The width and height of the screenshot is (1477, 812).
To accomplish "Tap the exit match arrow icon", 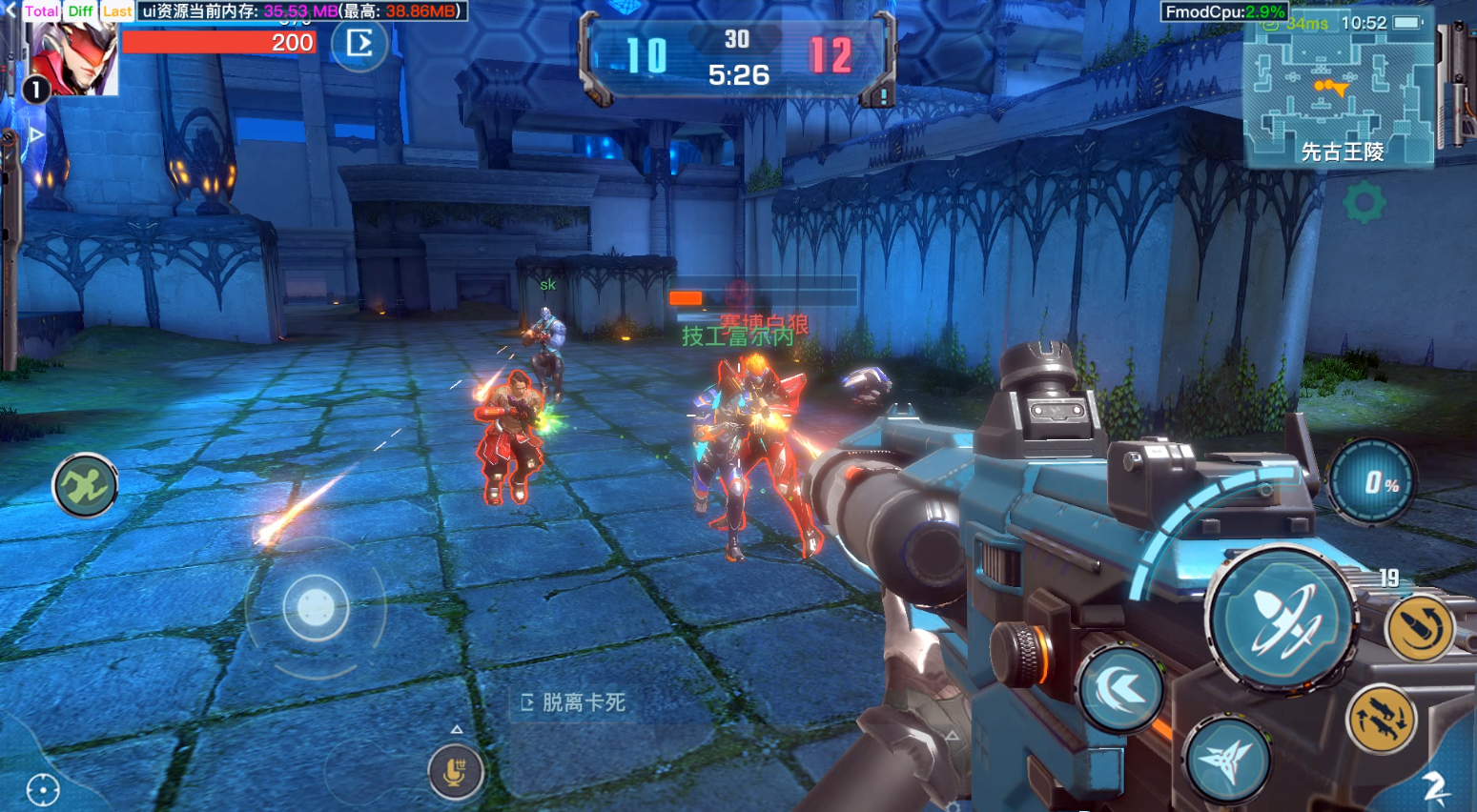I will click(x=359, y=44).
